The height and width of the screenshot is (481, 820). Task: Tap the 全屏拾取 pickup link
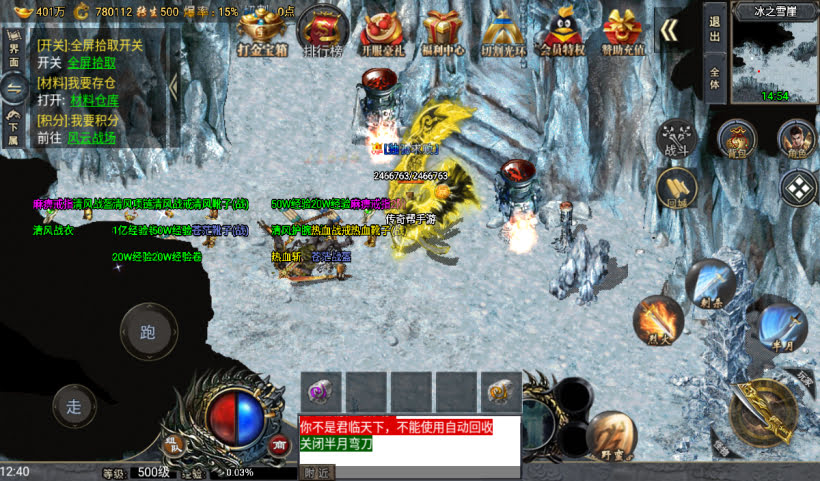tap(91, 62)
